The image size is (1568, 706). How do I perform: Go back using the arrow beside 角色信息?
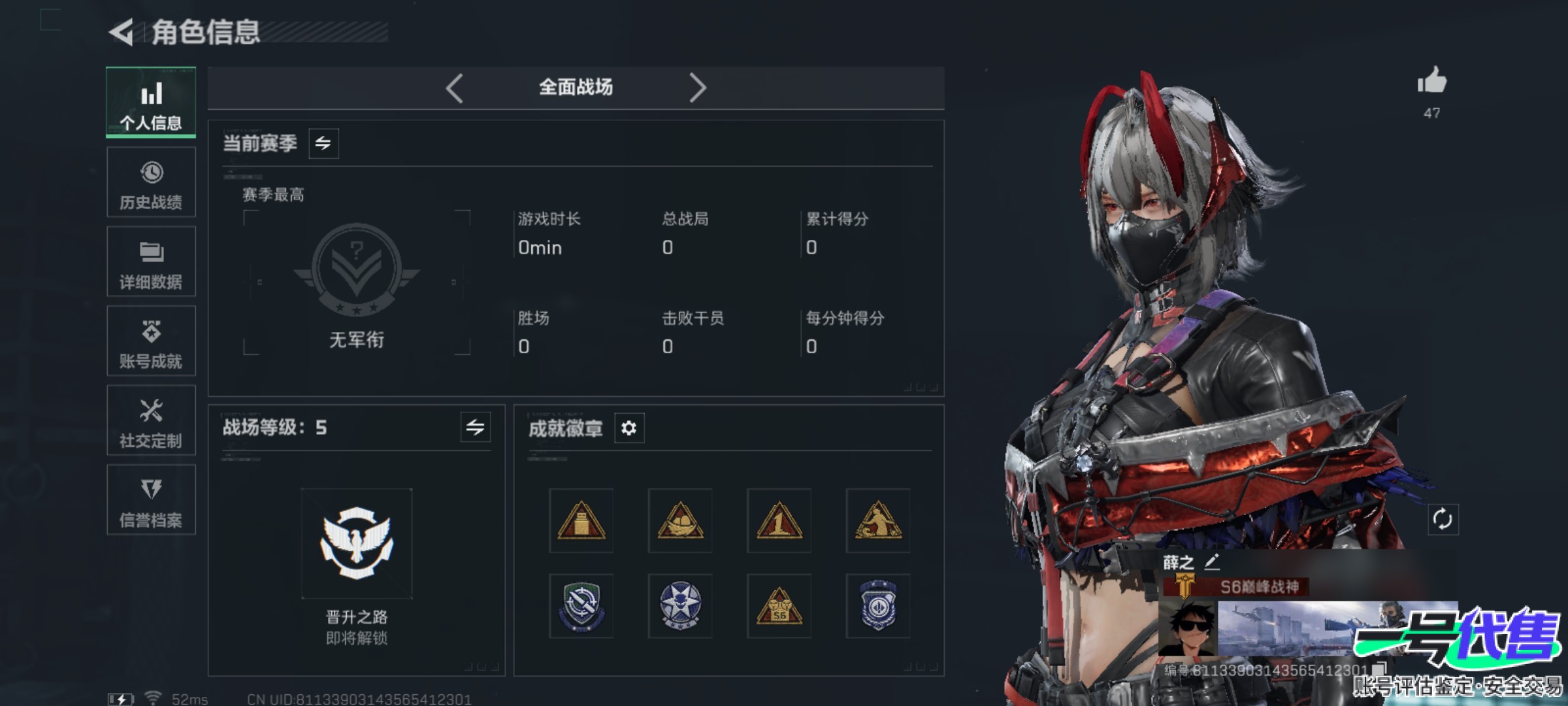[x=122, y=32]
